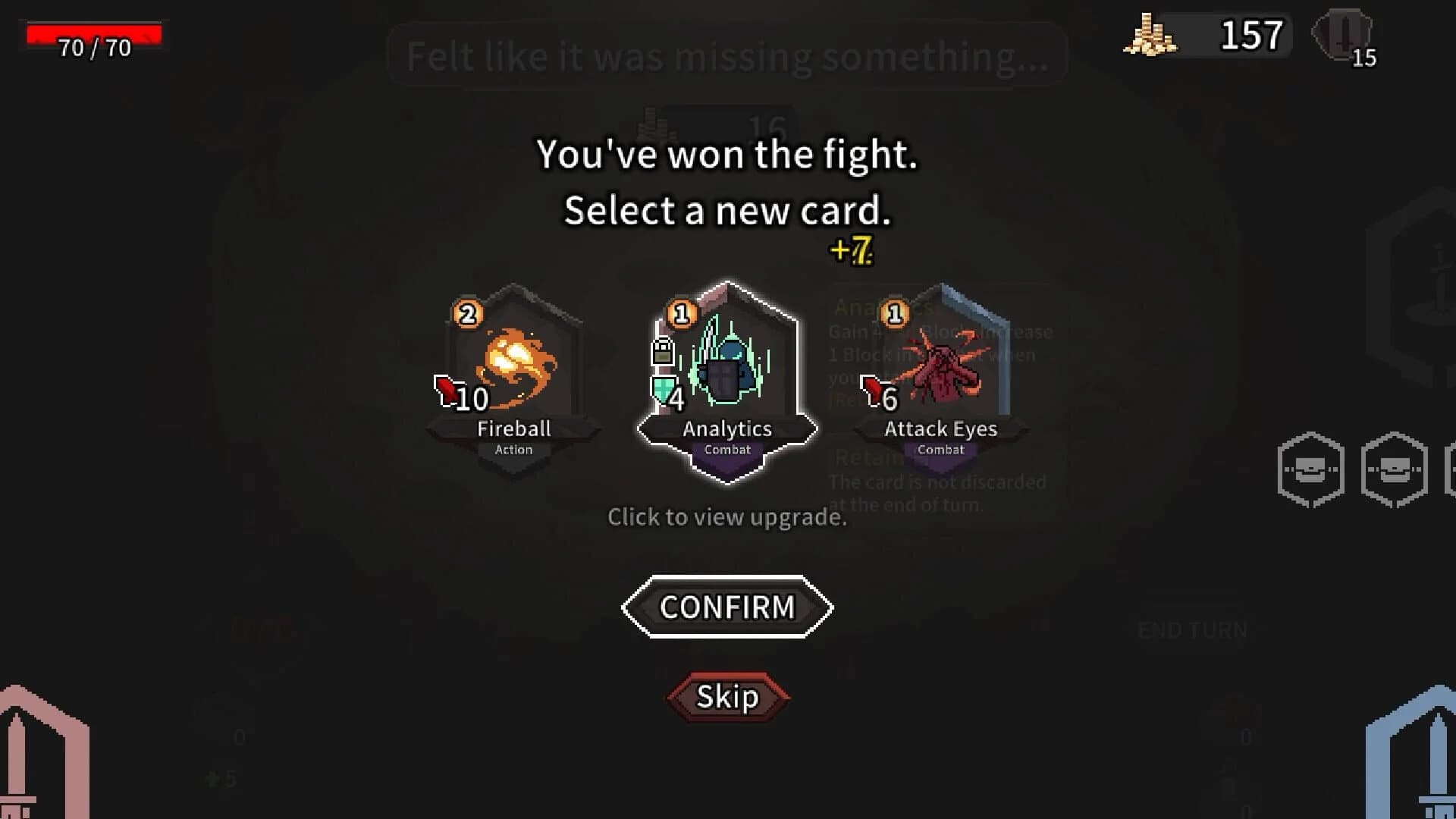Click the dagger currency icon showing 15
This screenshot has width=1456, height=819.
pos(1341,32)
